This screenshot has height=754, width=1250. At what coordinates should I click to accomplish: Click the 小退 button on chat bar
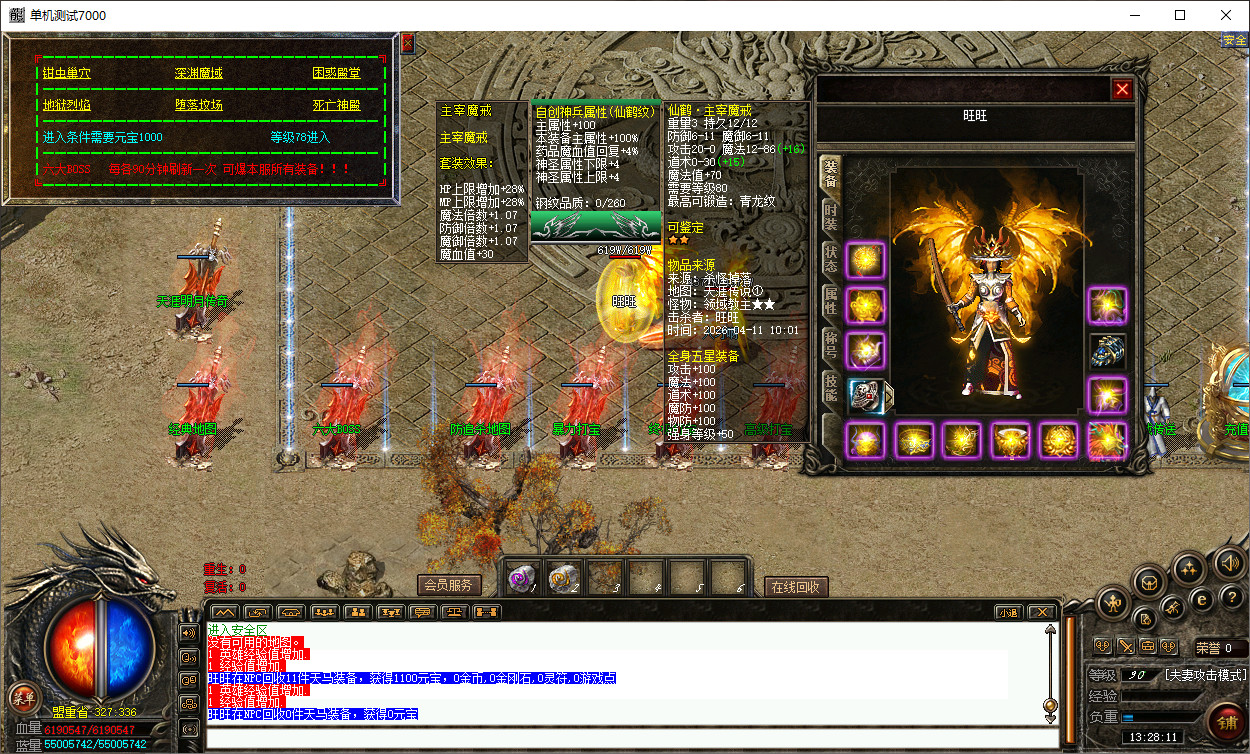coord(1008,612)
